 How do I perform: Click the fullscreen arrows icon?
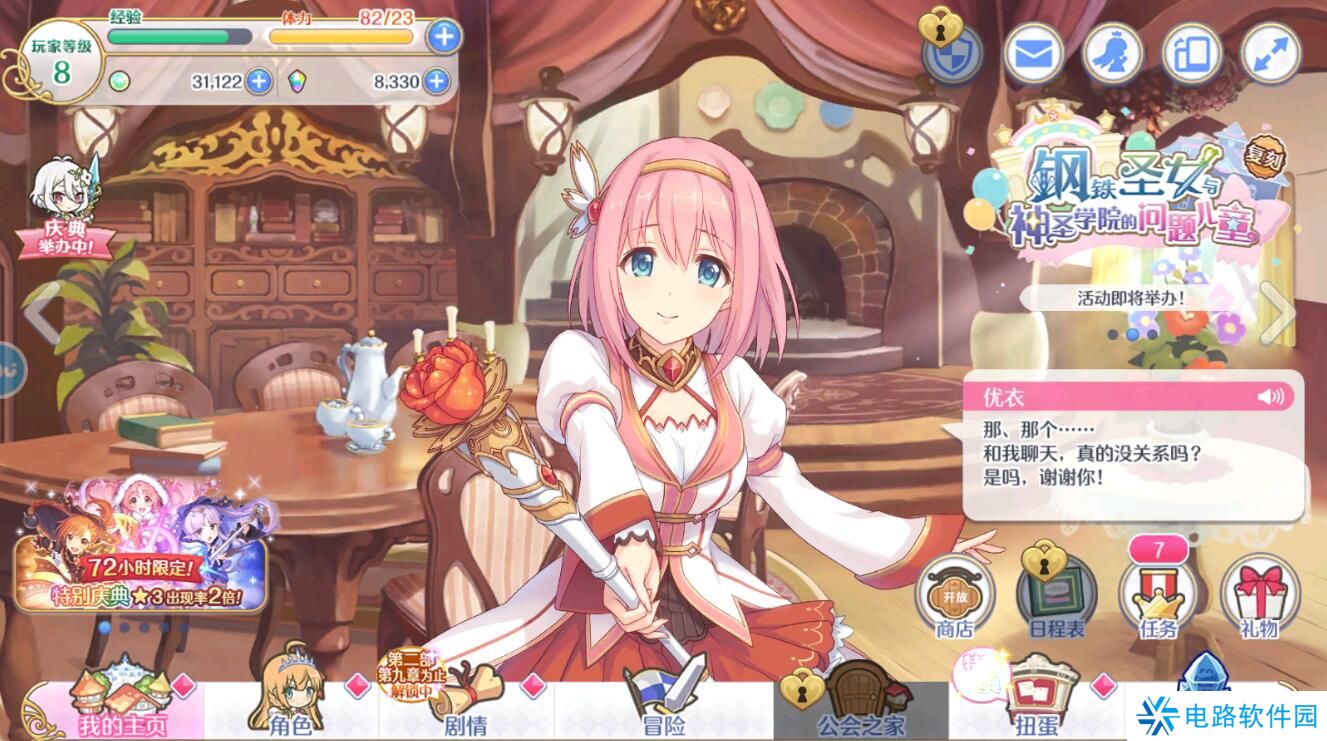(1270, 53)
